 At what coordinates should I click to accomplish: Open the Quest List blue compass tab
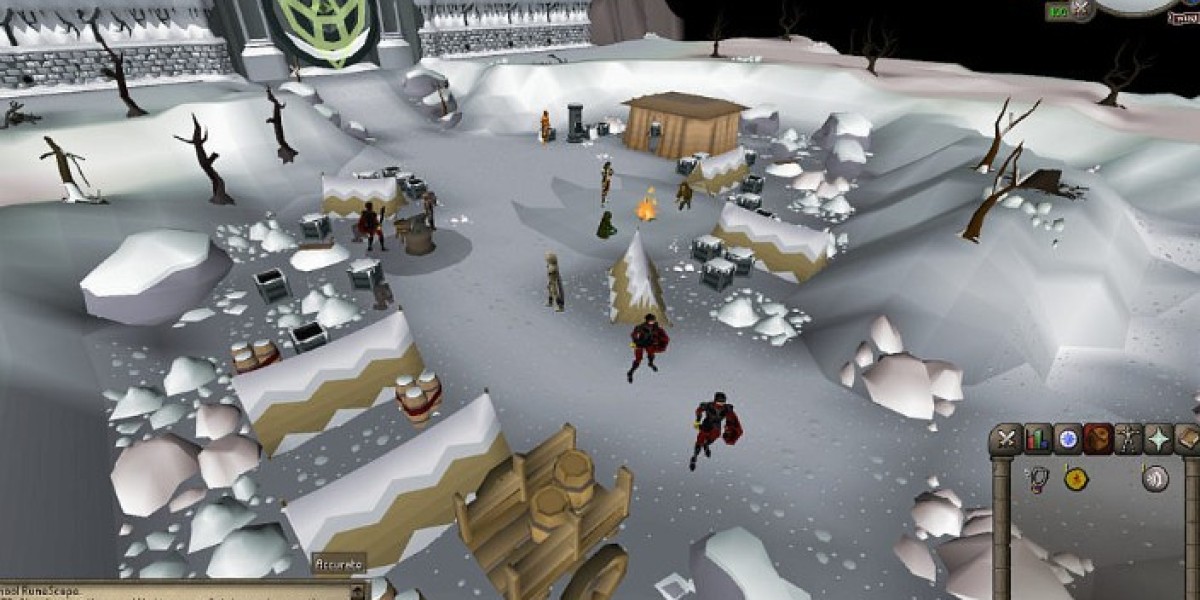[x=1068, y=439]
